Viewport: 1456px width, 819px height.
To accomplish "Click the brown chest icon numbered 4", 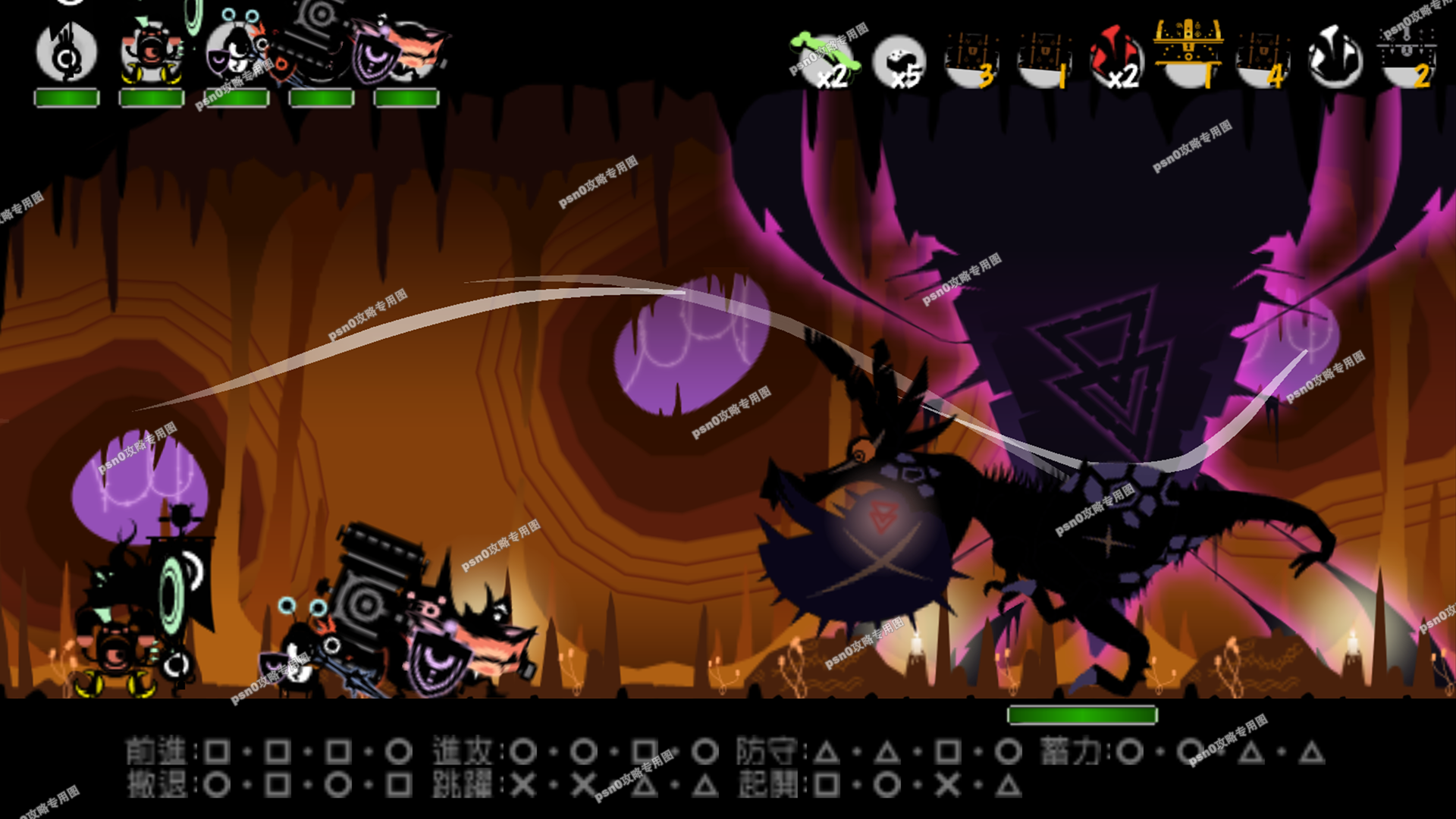I will pos(1262,59).
